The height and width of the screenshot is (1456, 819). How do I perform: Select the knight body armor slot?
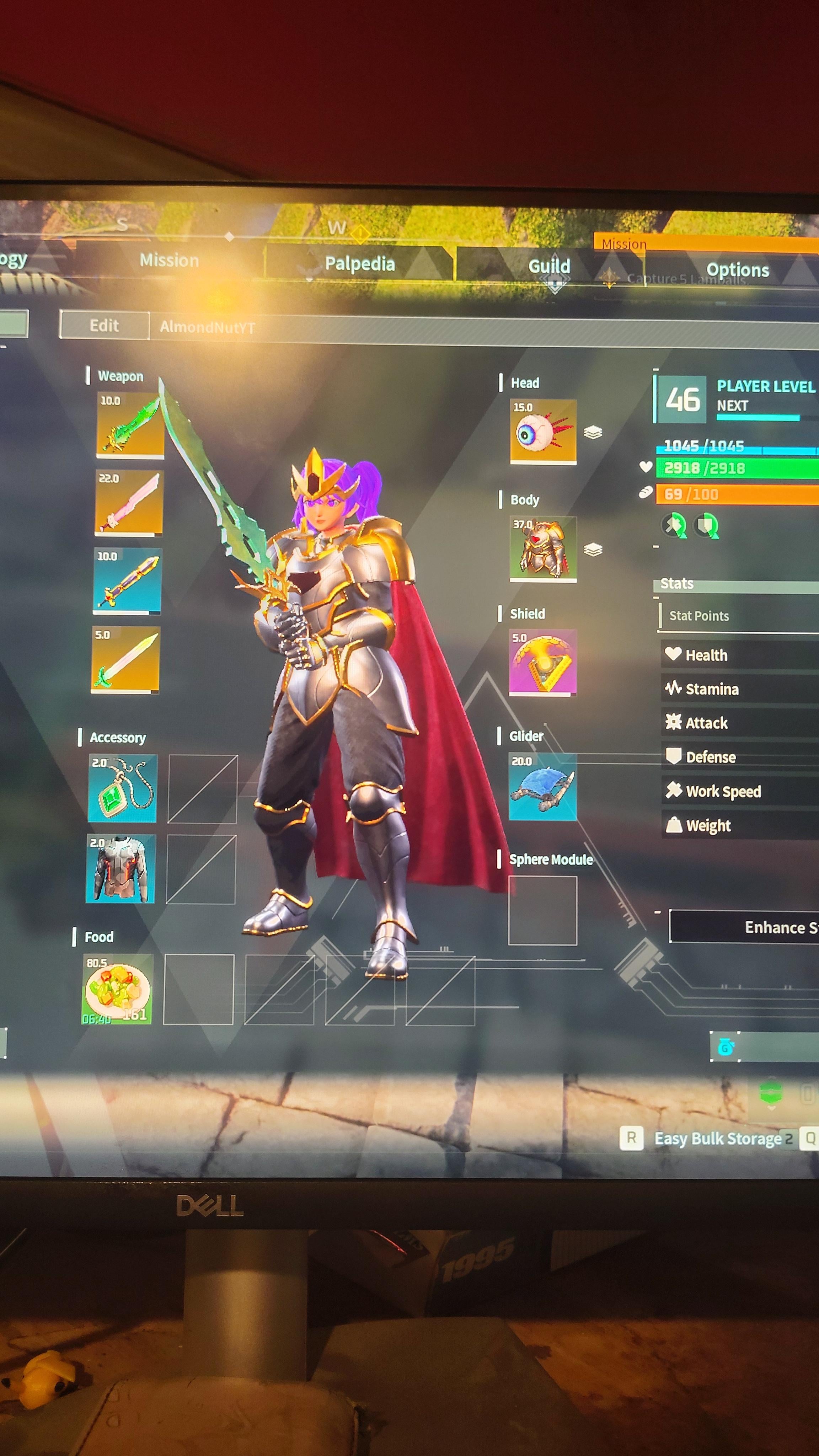[x=543, y=548]
